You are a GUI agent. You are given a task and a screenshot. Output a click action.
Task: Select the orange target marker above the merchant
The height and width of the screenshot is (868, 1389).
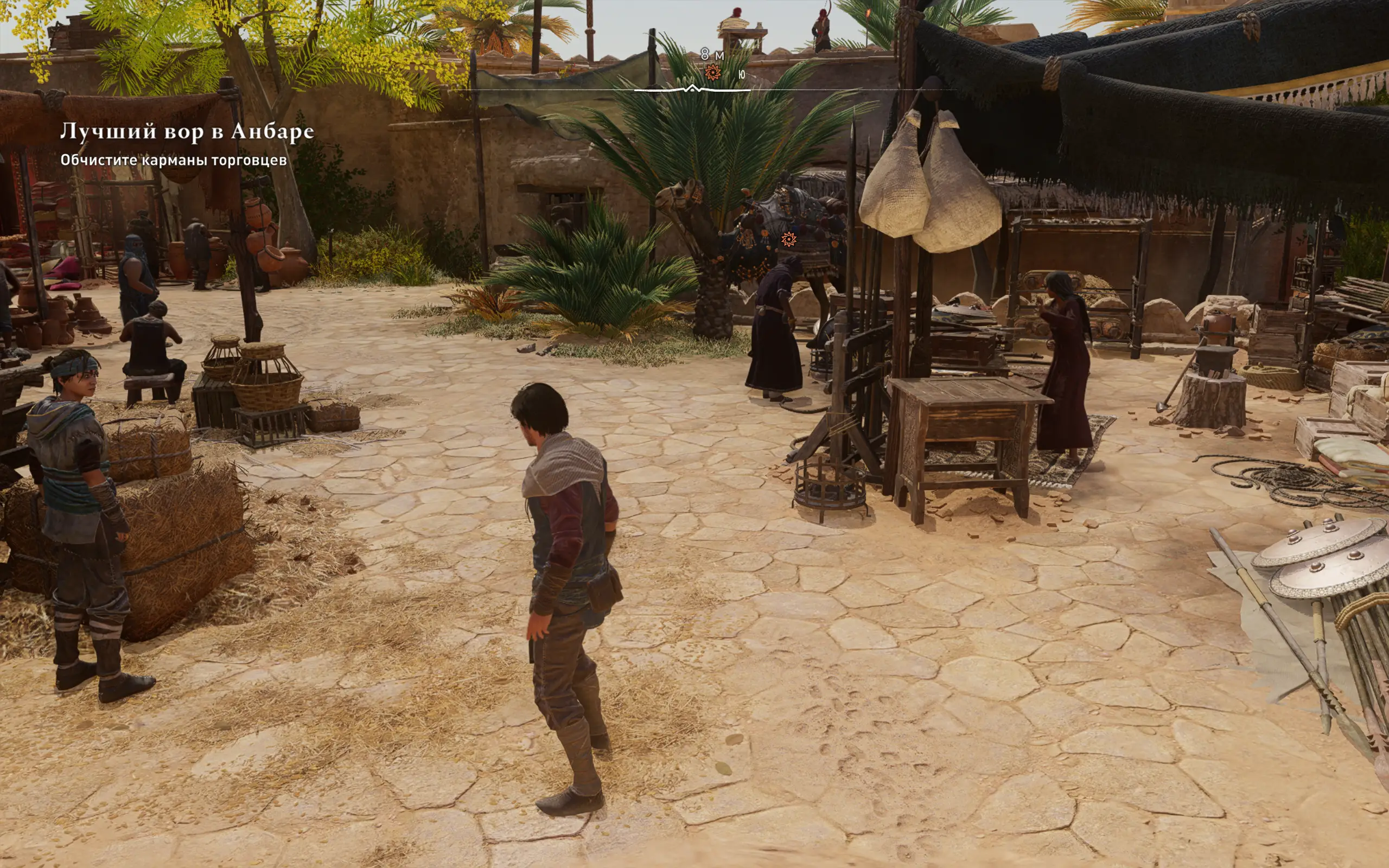788,239
